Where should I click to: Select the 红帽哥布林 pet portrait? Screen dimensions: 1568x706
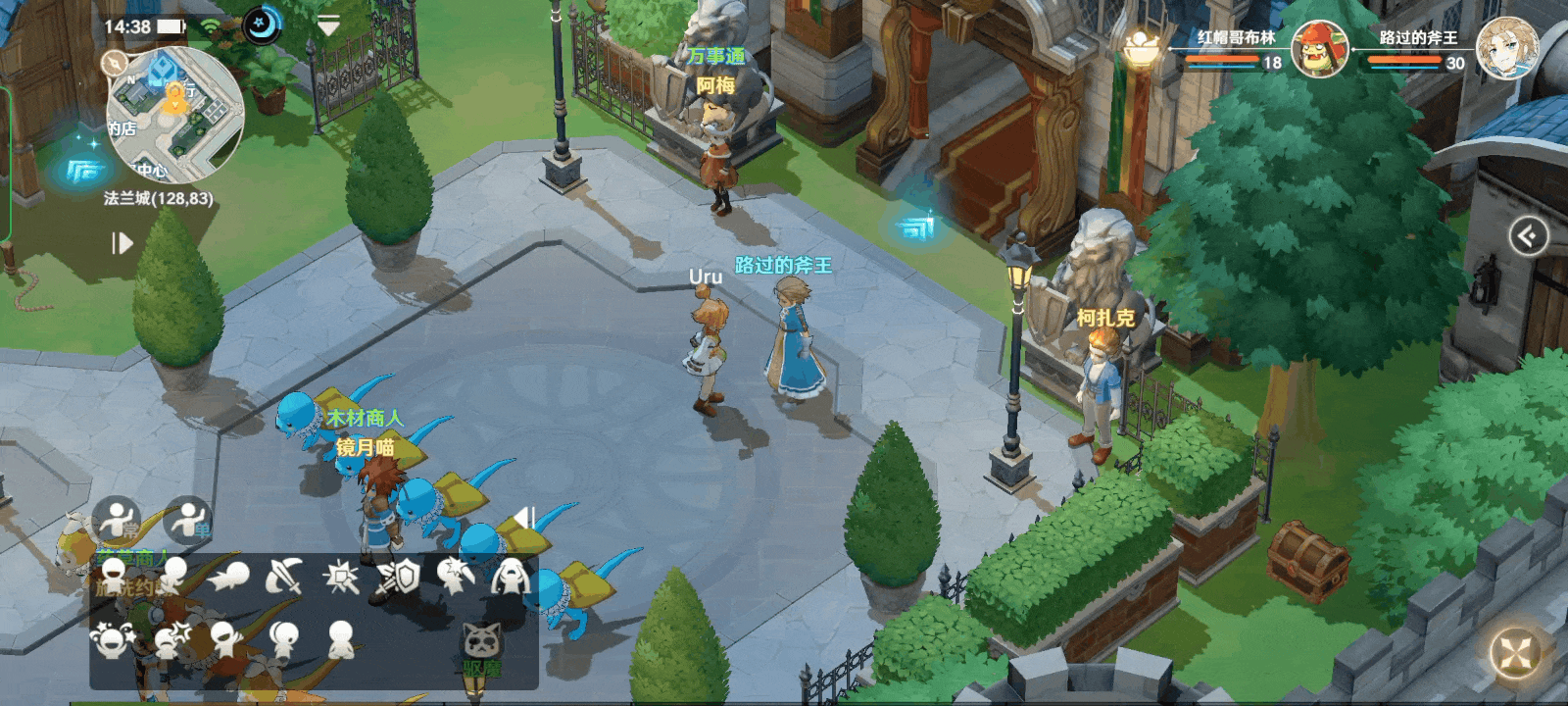tap(1318, 49)
